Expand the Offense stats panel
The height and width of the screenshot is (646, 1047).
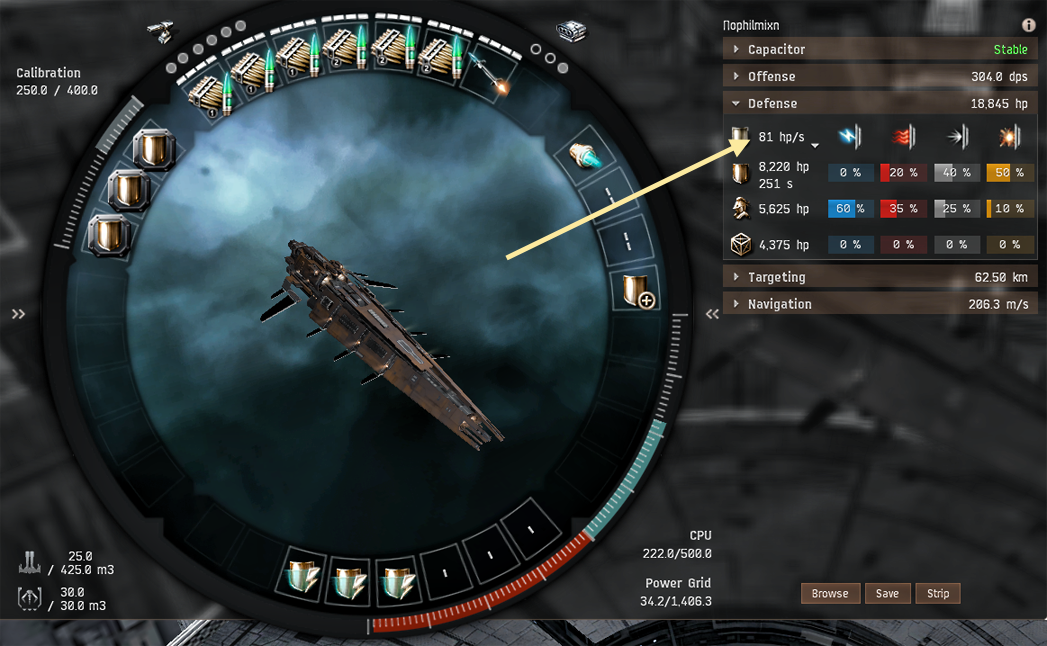(x=771, y=76)
